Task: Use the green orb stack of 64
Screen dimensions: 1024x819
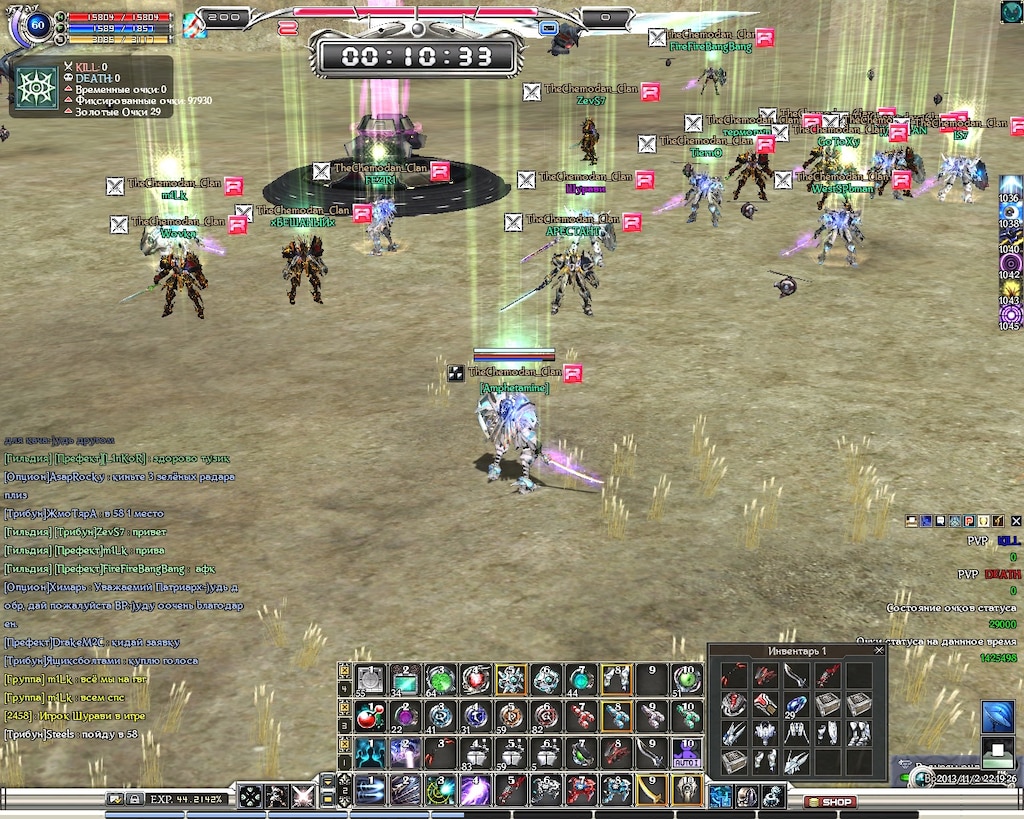Action: click(x=440, y=680)
